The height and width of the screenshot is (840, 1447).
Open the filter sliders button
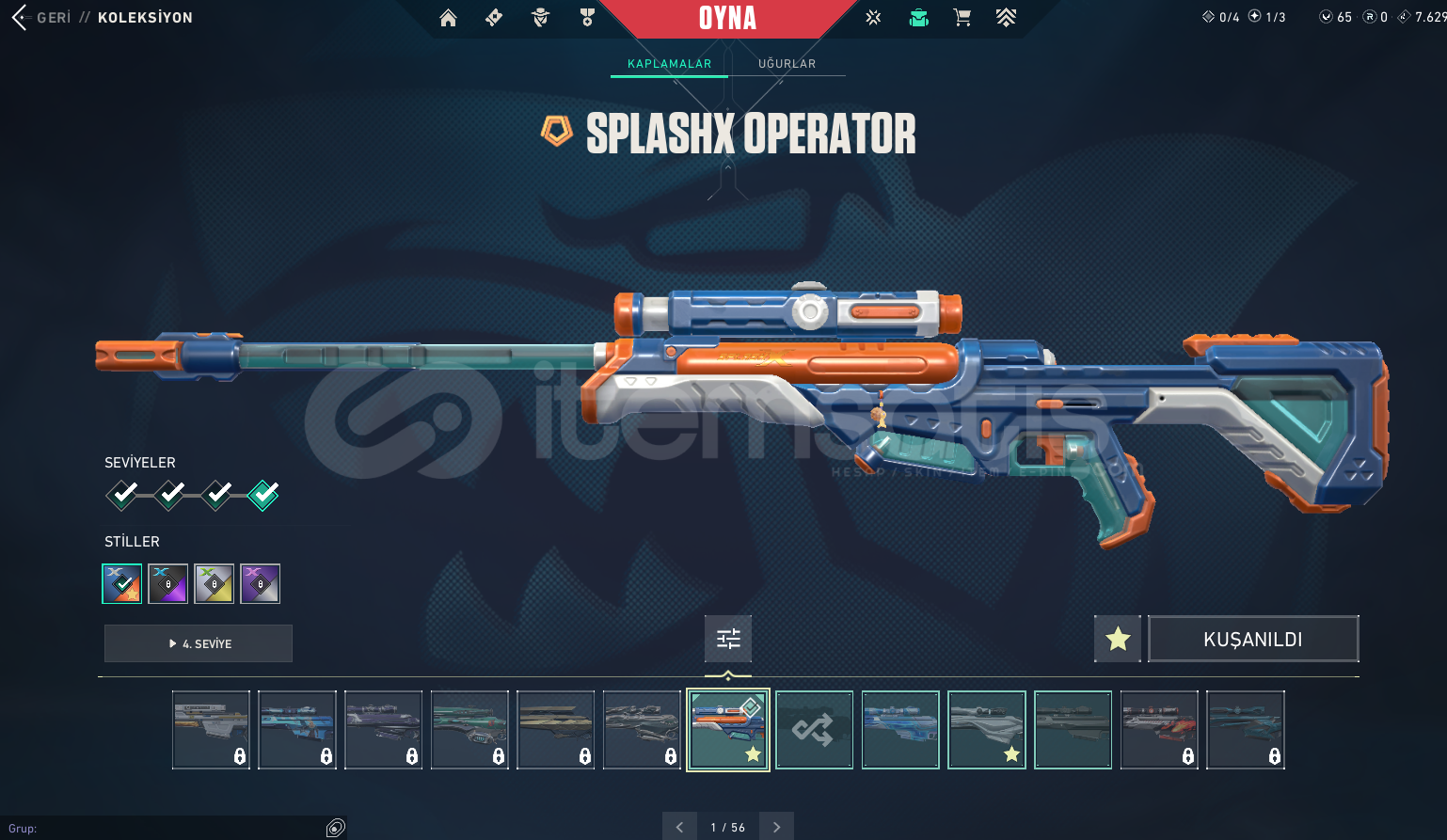(x=728, y=640)
